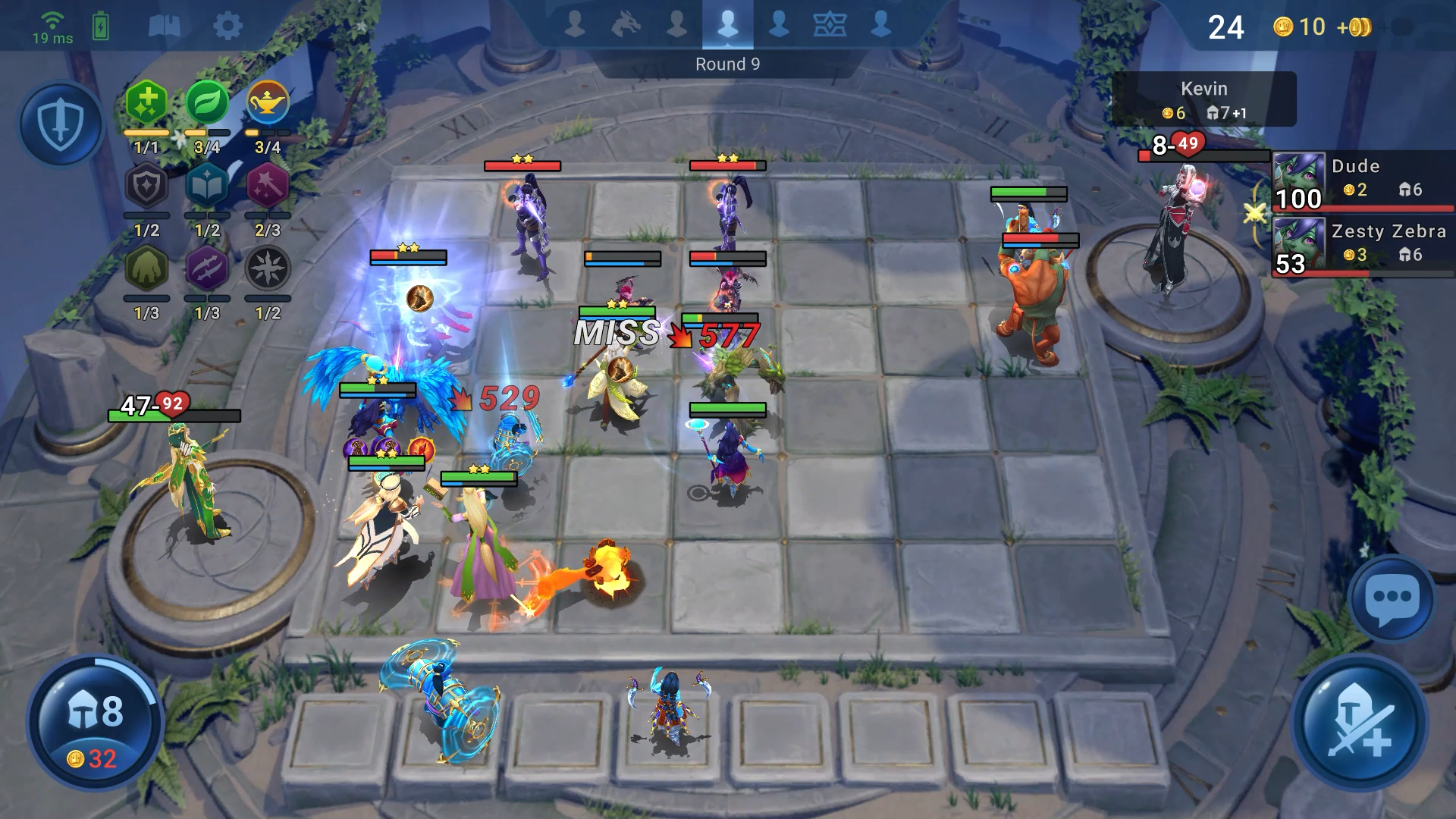This screenshot has width=1456, height=819.
Task: Select the crown boss round marker
Action: pos(830,25)
